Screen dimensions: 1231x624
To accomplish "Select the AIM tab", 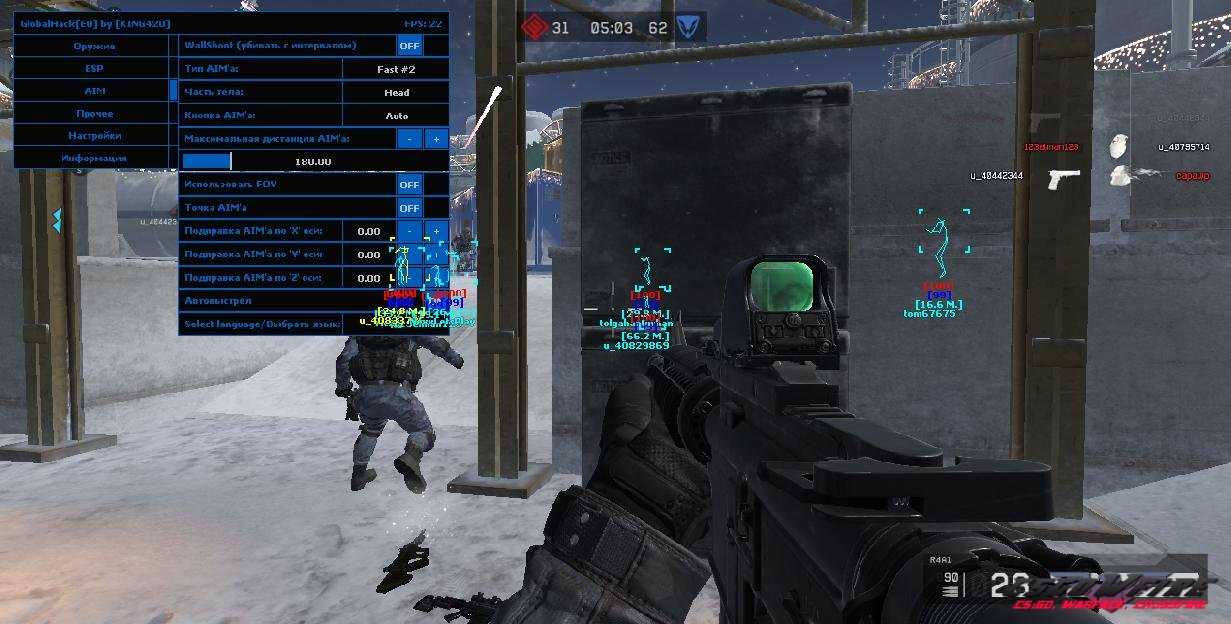I will 94,91.
